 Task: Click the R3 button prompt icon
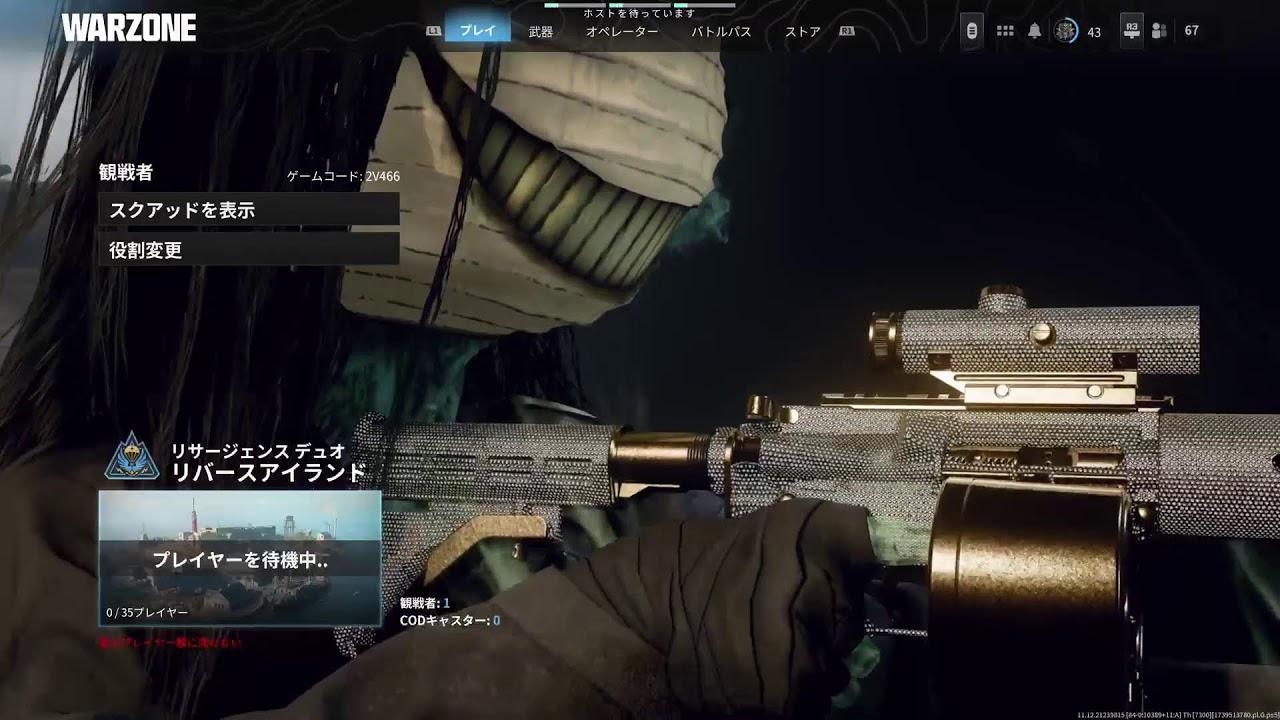1131,30
